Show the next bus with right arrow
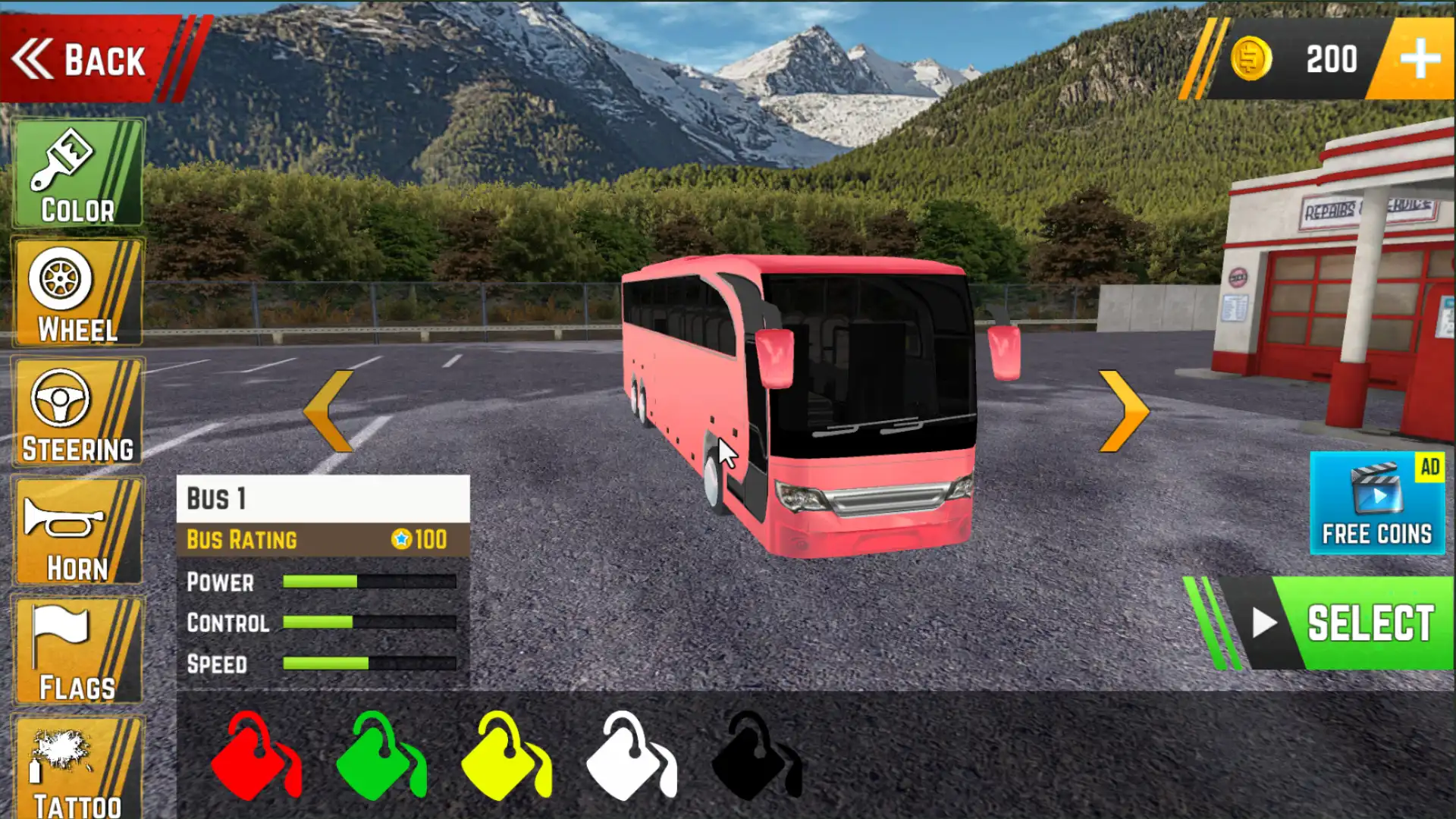Screen dimensions: 1456x819 tap(1124, 411)
